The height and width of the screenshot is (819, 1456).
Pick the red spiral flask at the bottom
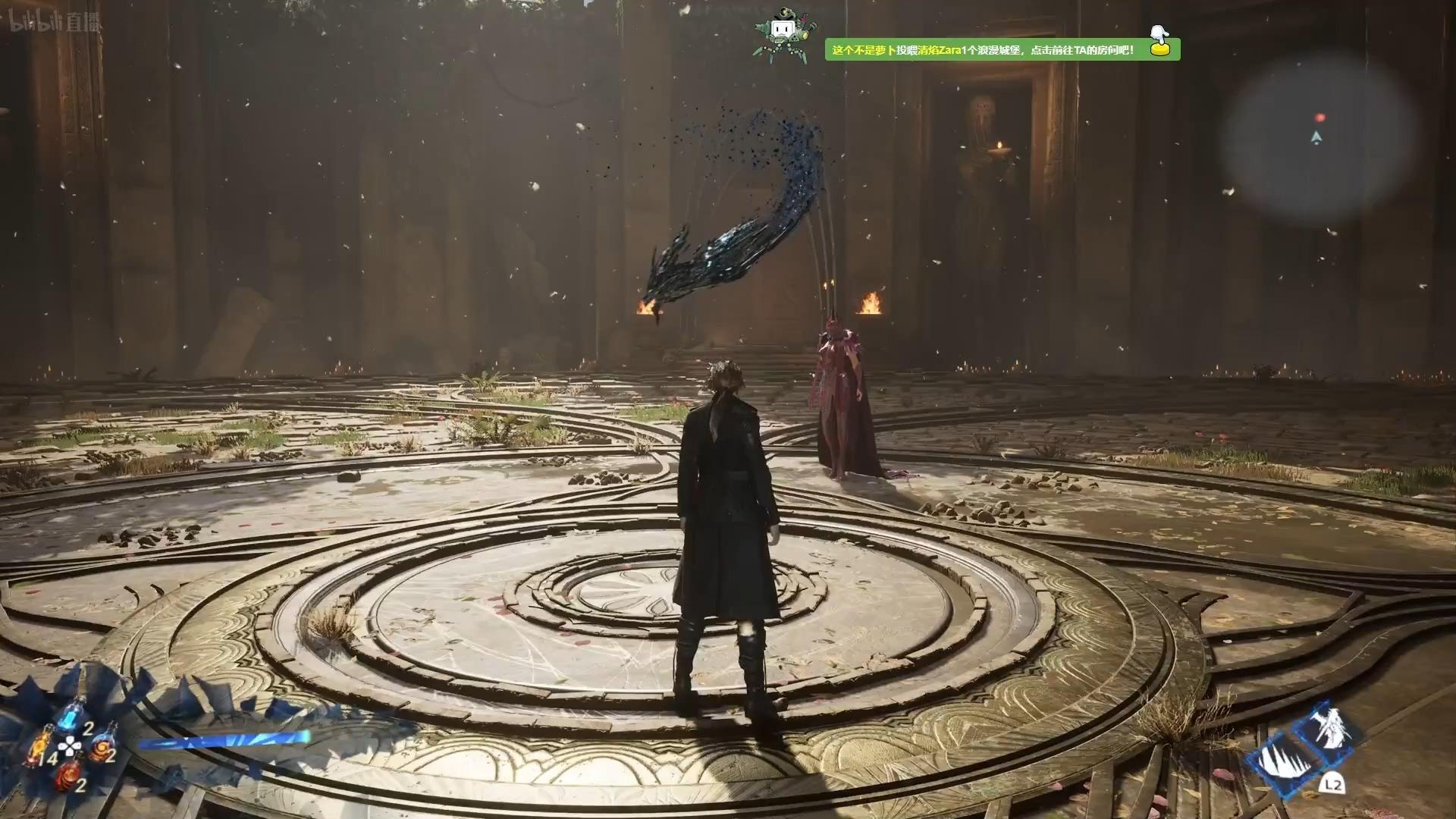[x=70, y=776]
